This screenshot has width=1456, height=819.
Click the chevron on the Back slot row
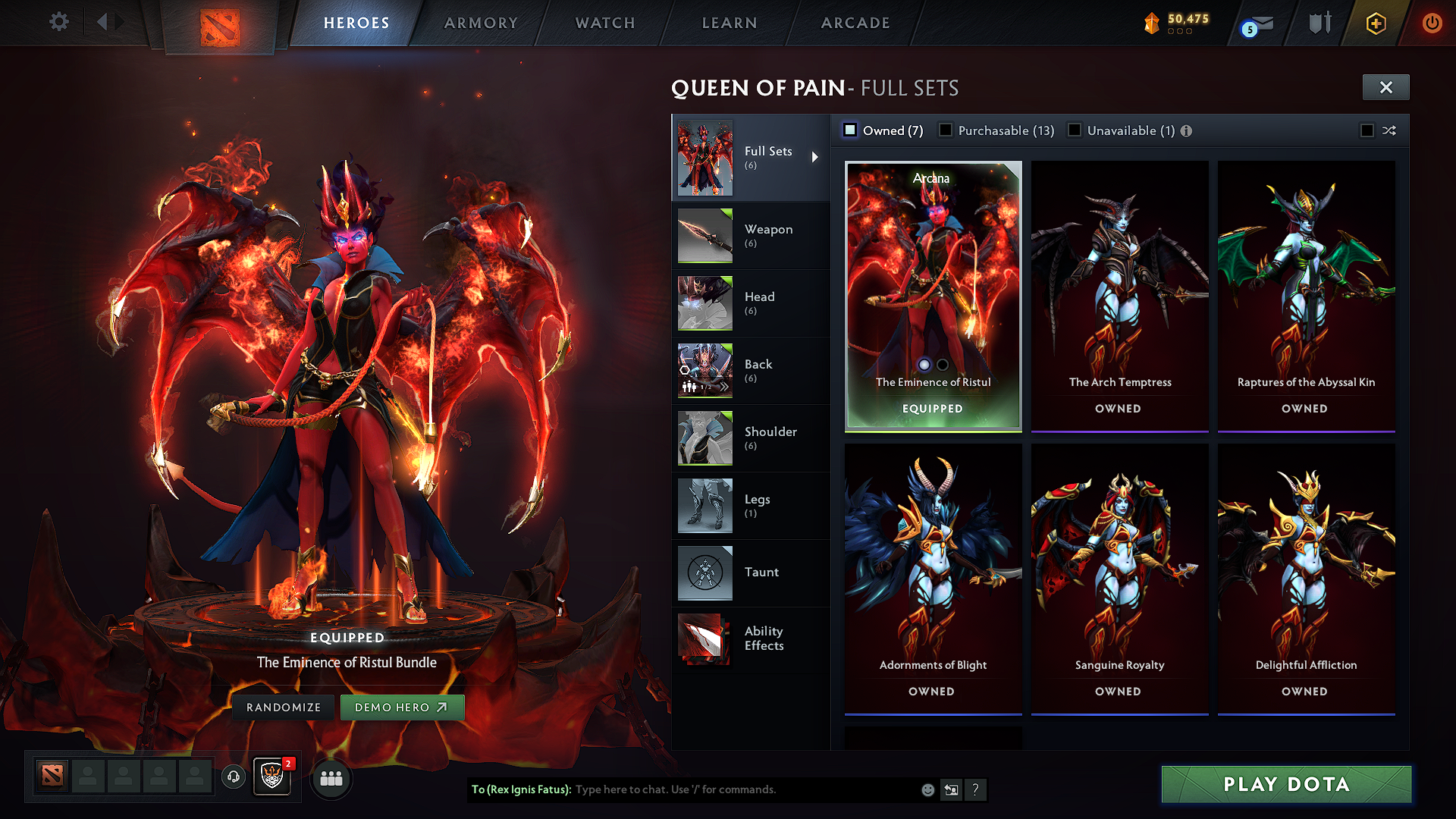pyautogui.click(x=726, y=386)
